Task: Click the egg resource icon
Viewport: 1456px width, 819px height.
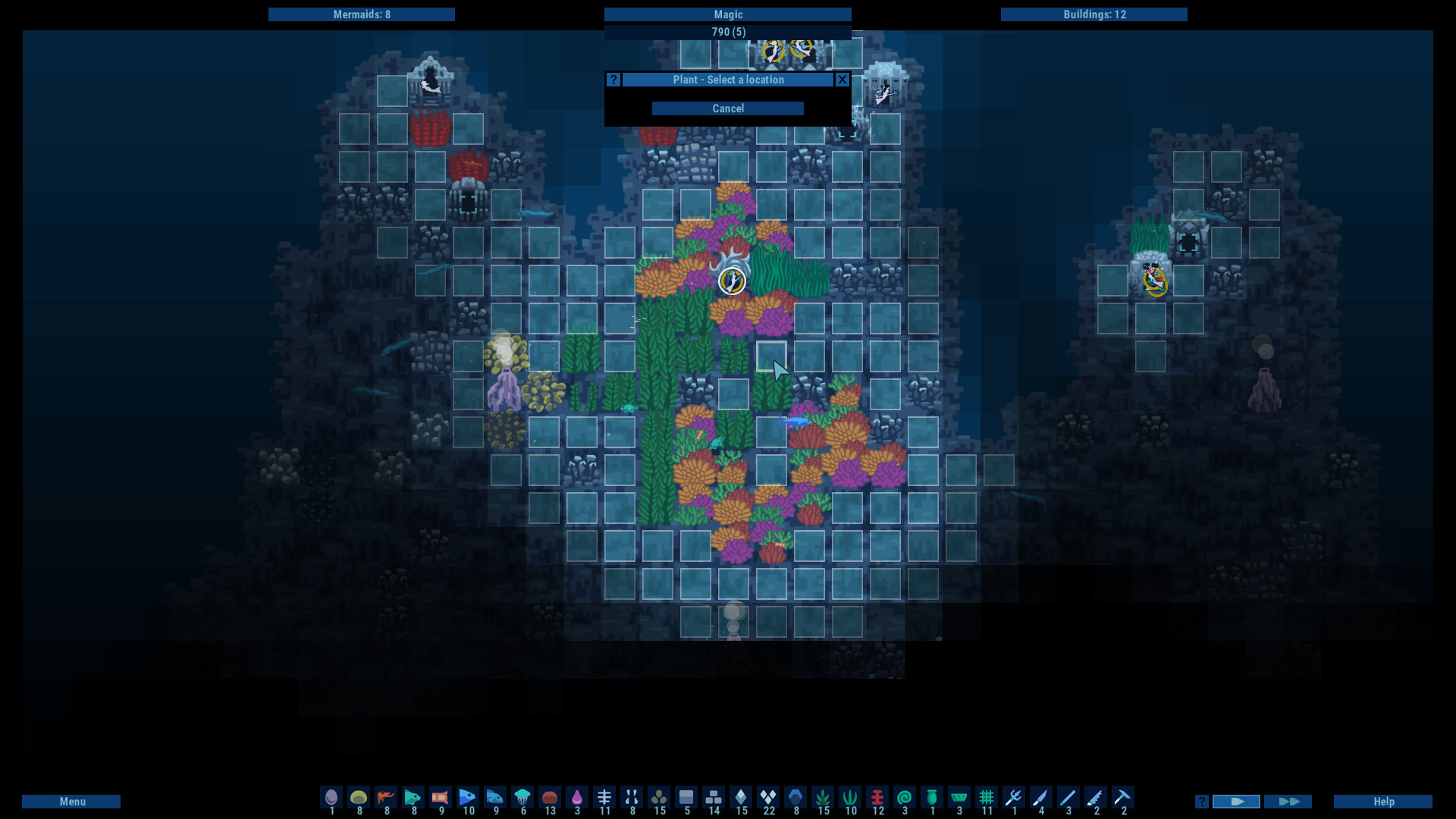Action: point(331,798)
